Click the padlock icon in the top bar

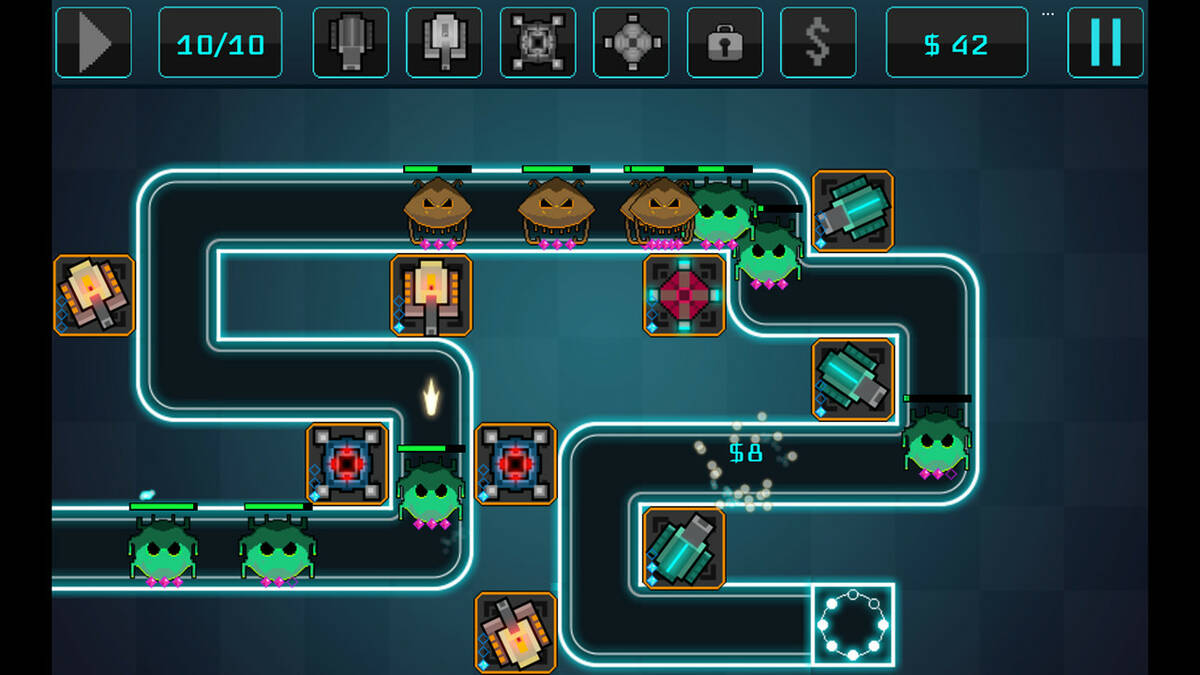pos(725,42)
